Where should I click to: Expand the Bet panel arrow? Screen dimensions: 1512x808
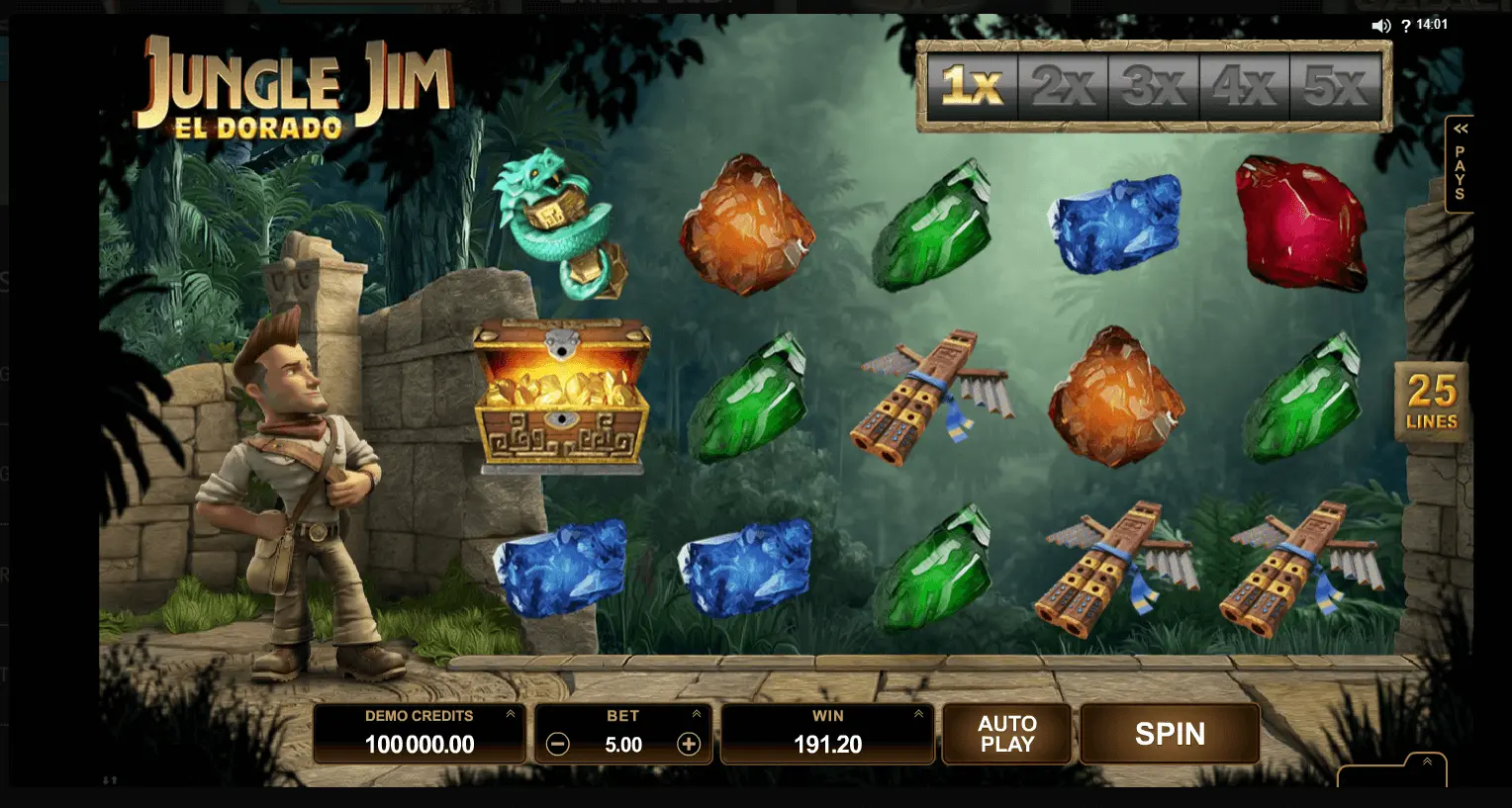point(697,714)
